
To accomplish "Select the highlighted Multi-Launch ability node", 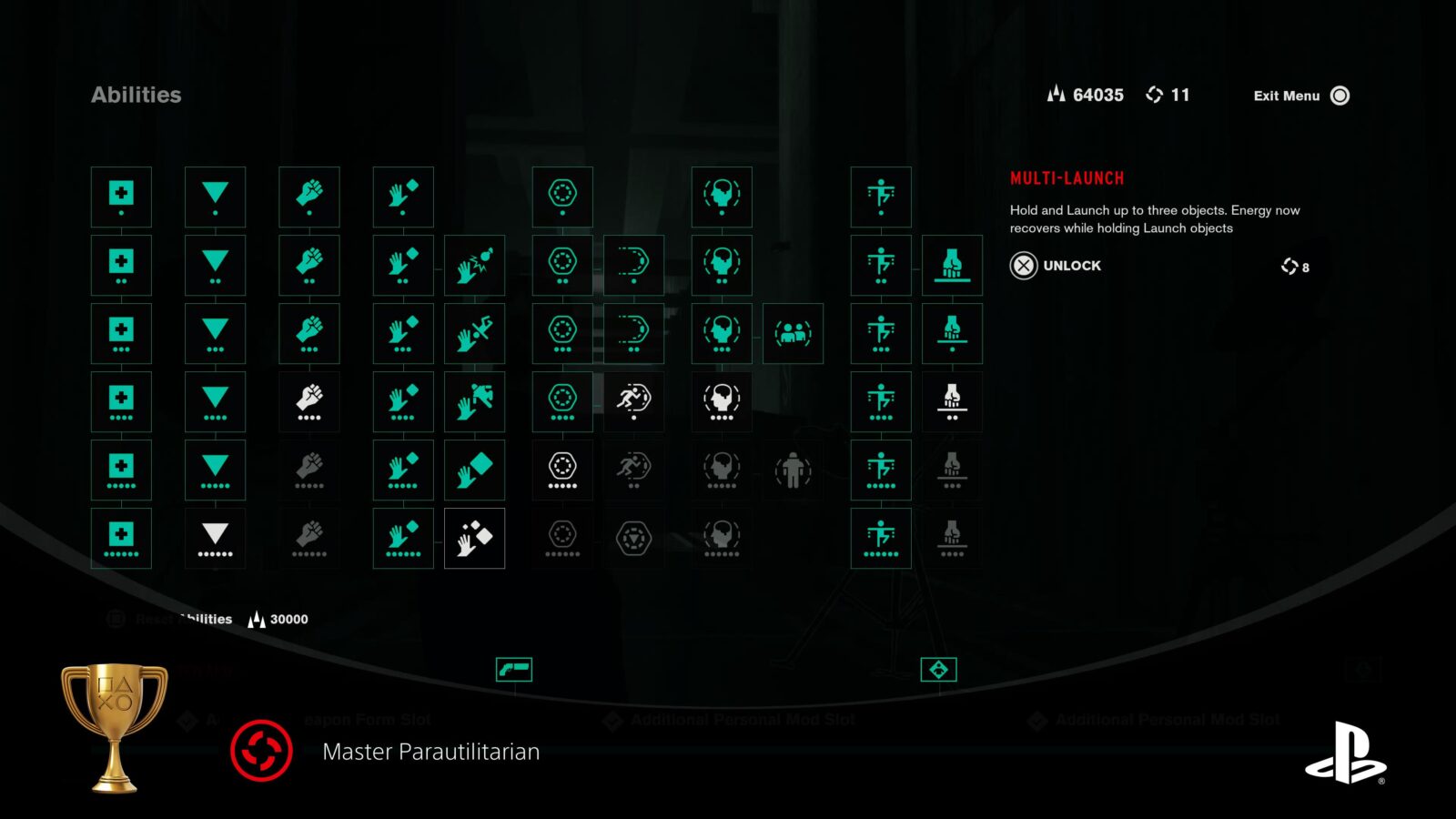I will click(474, 538).
